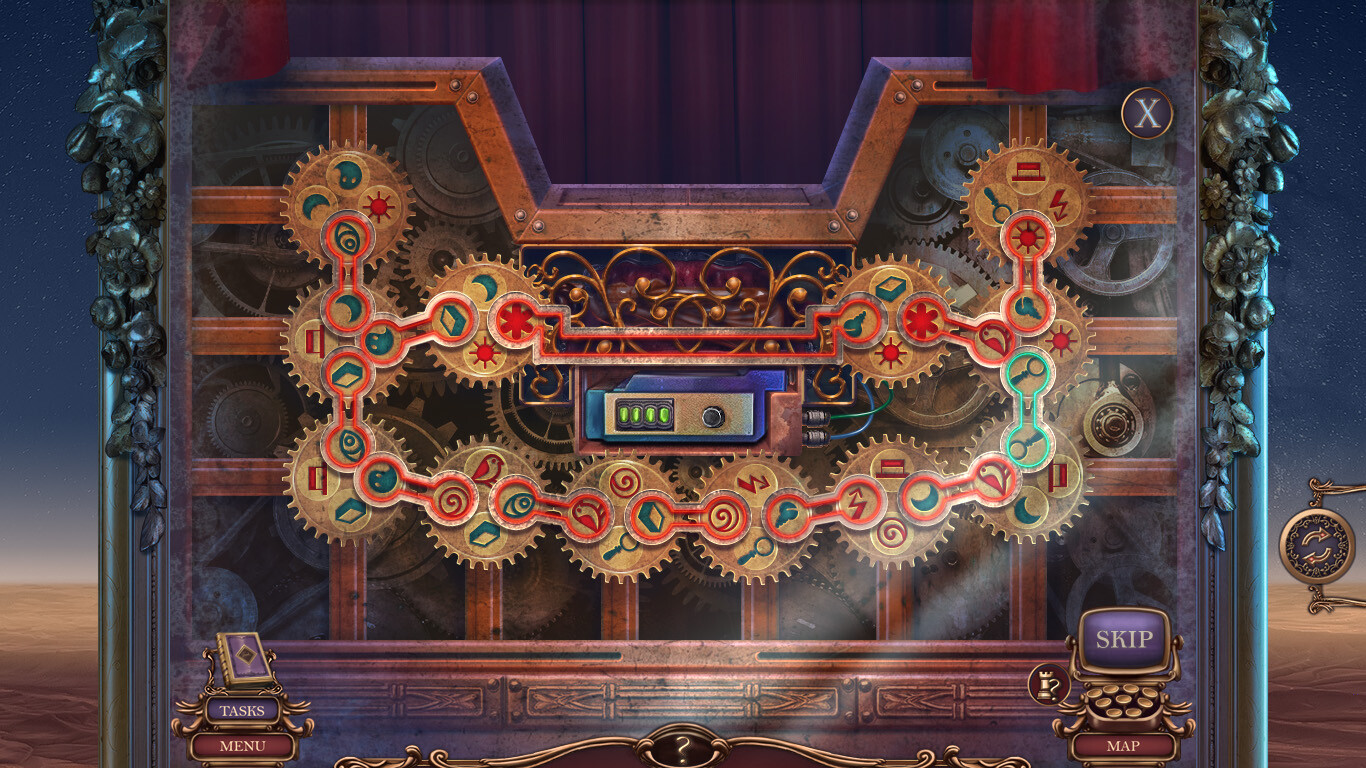Close the puzzle with the X button
This screenshot has height=768, width=1366.
click(x=1145, y=113)
